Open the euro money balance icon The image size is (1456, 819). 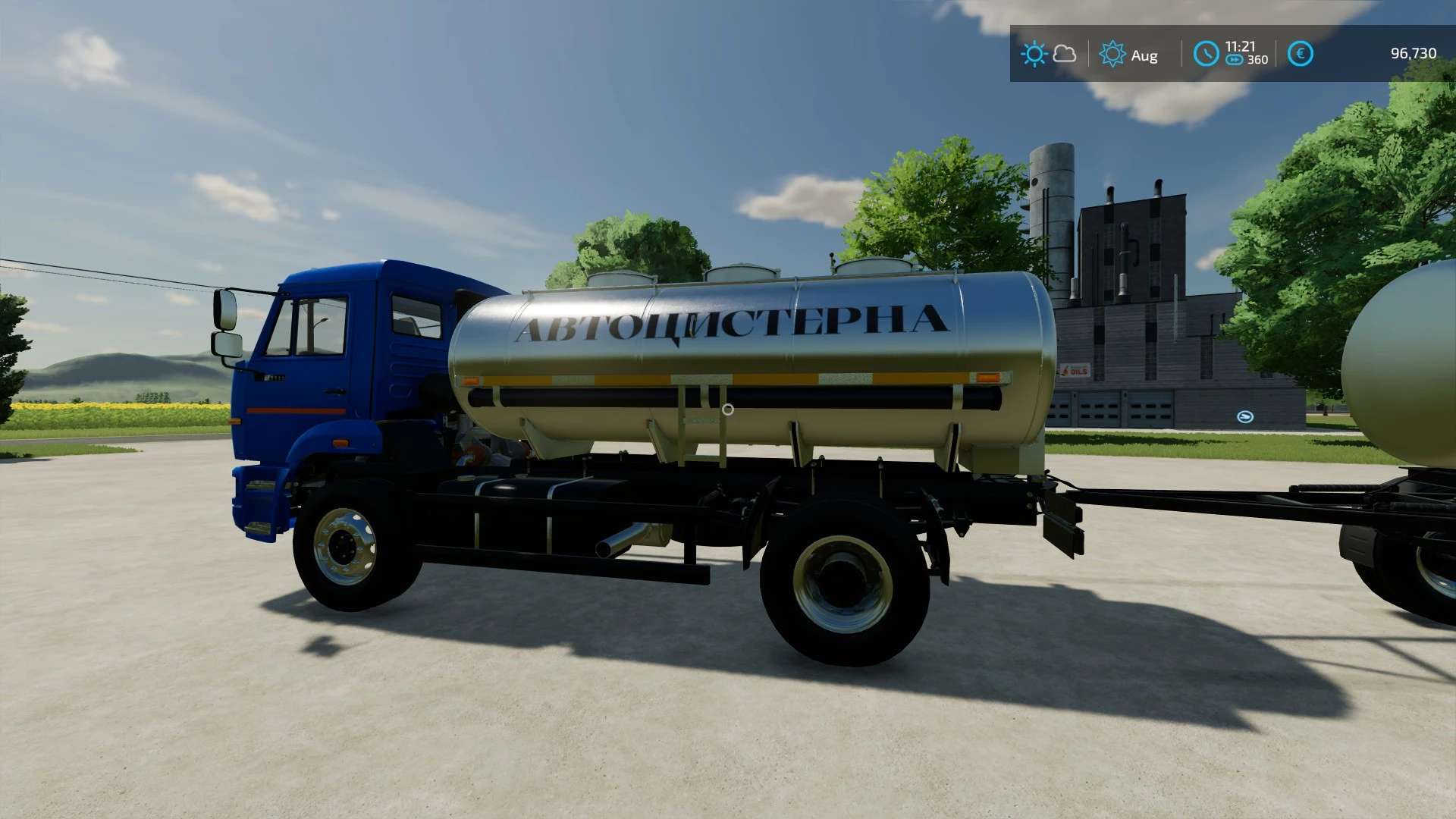point(1300,54)
